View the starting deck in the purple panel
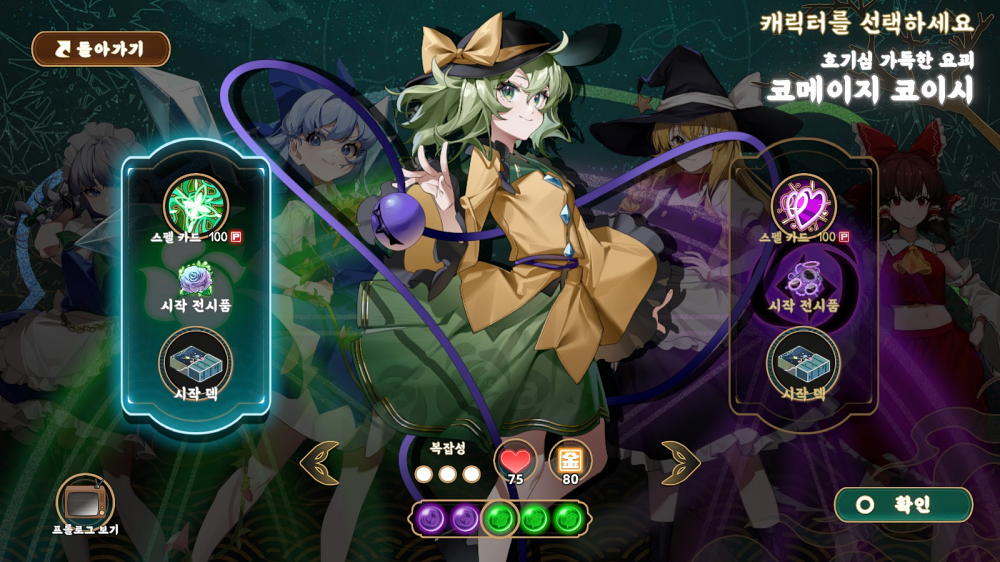The width and height of the screenshot is (1000, 562). tap(803, 360)
